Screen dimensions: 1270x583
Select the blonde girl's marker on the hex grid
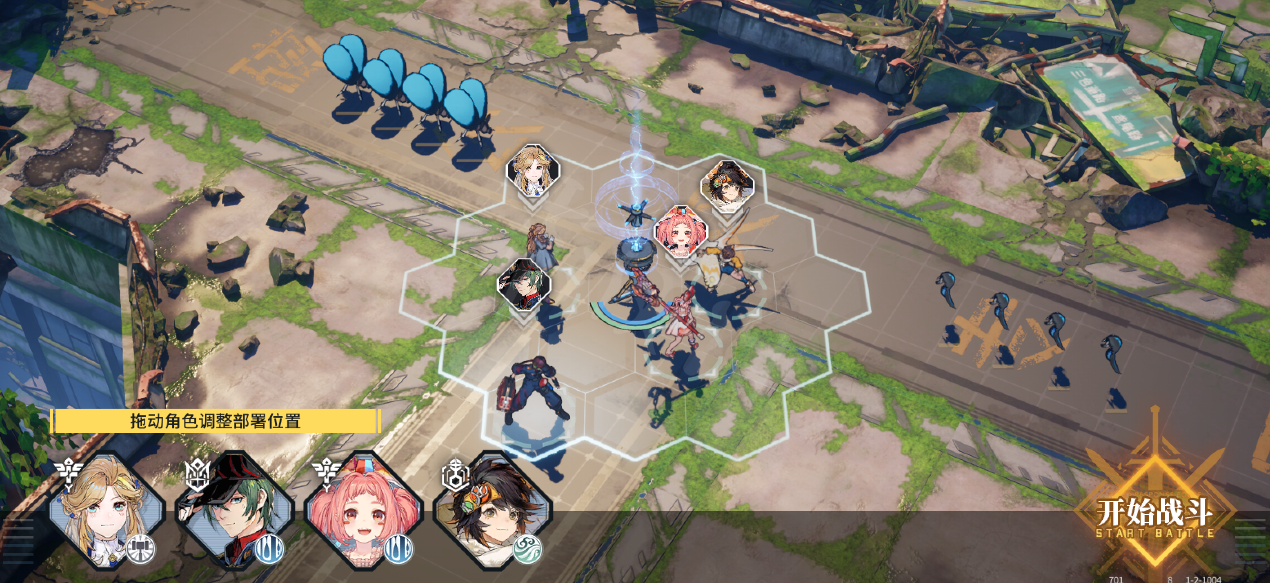[x=533, y=172]
